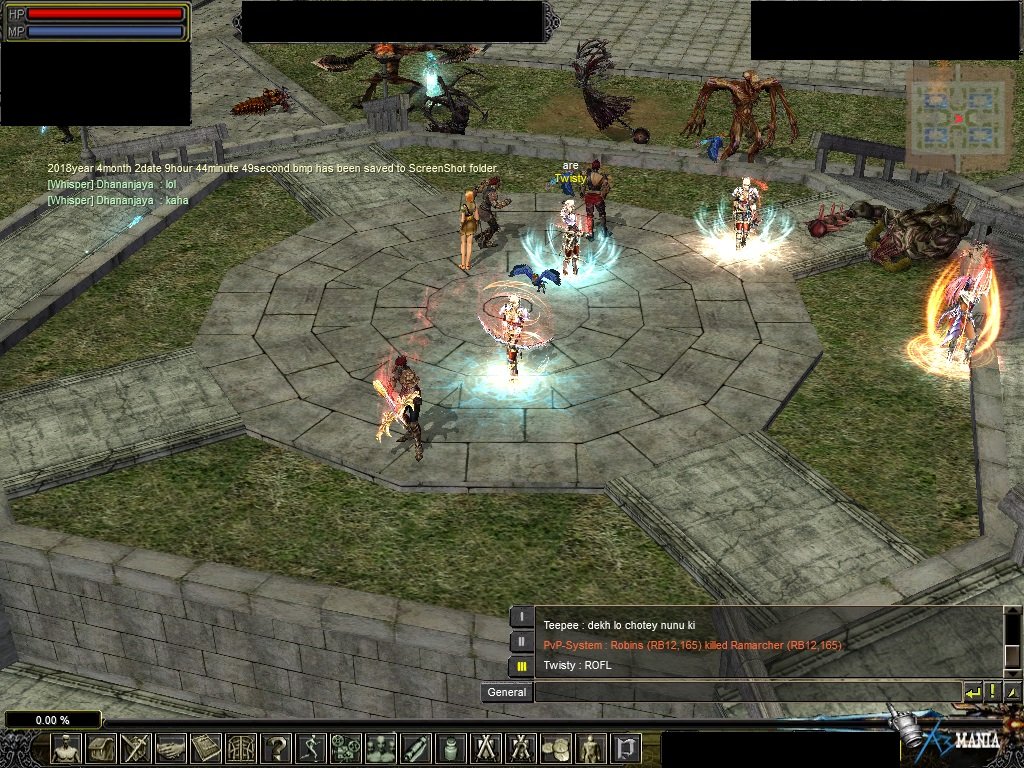Screen dimensions: 1024x768
Task: Switch to chat tab II
Action: 522,642
